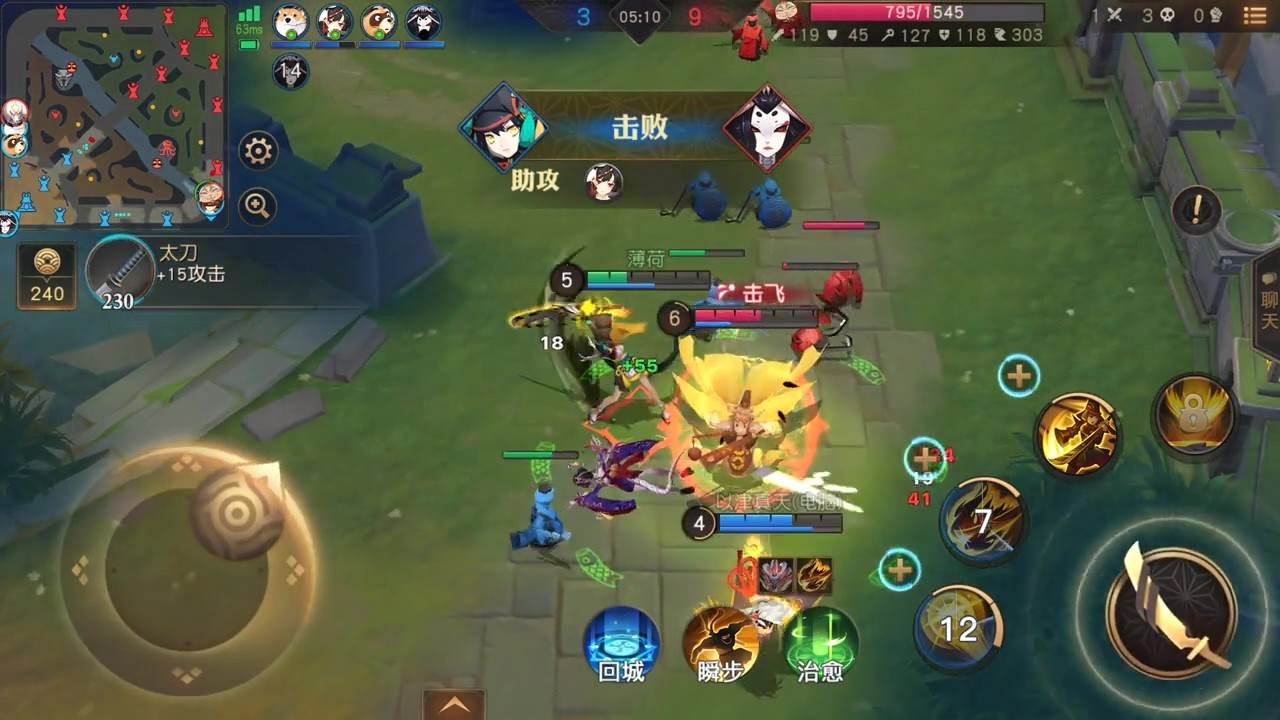
Task: Select the Shiba dog teammate portrait
Action: click(291, 22)
